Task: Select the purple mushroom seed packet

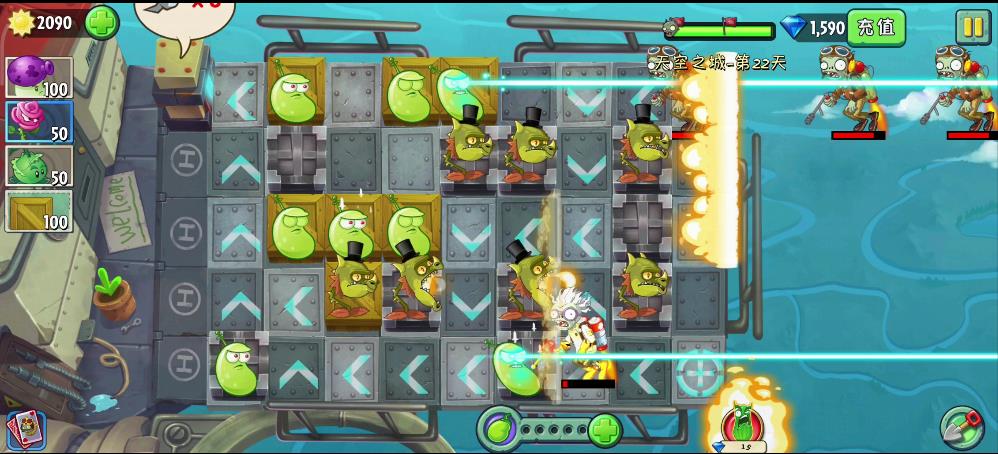Action: point(38,77)
